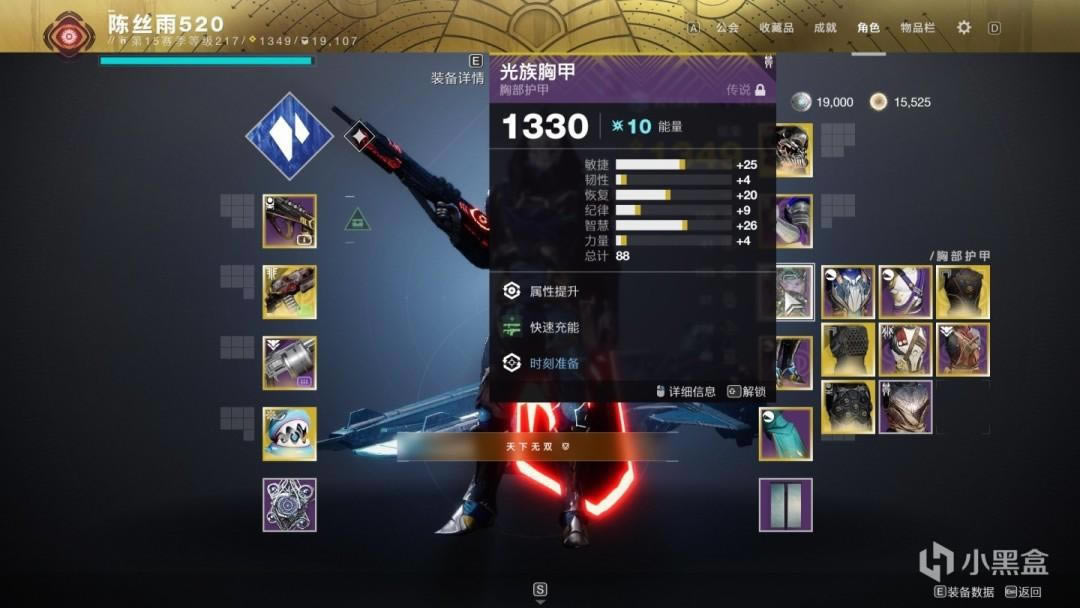Screen dimensions: 1080x608
Task: Open the blue diamond subclass icon
Action: (290, 137)
